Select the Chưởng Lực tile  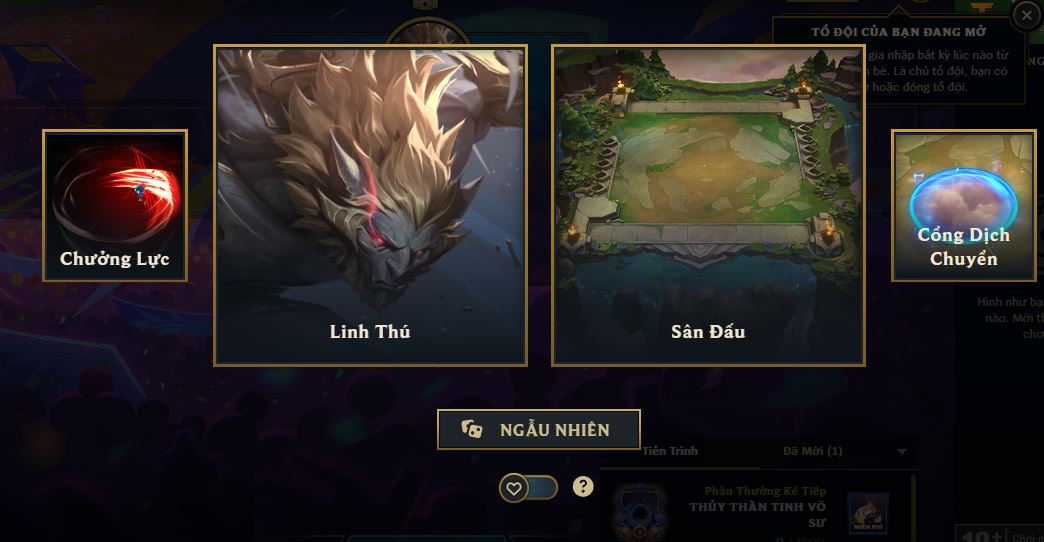[x=115, y=205]
